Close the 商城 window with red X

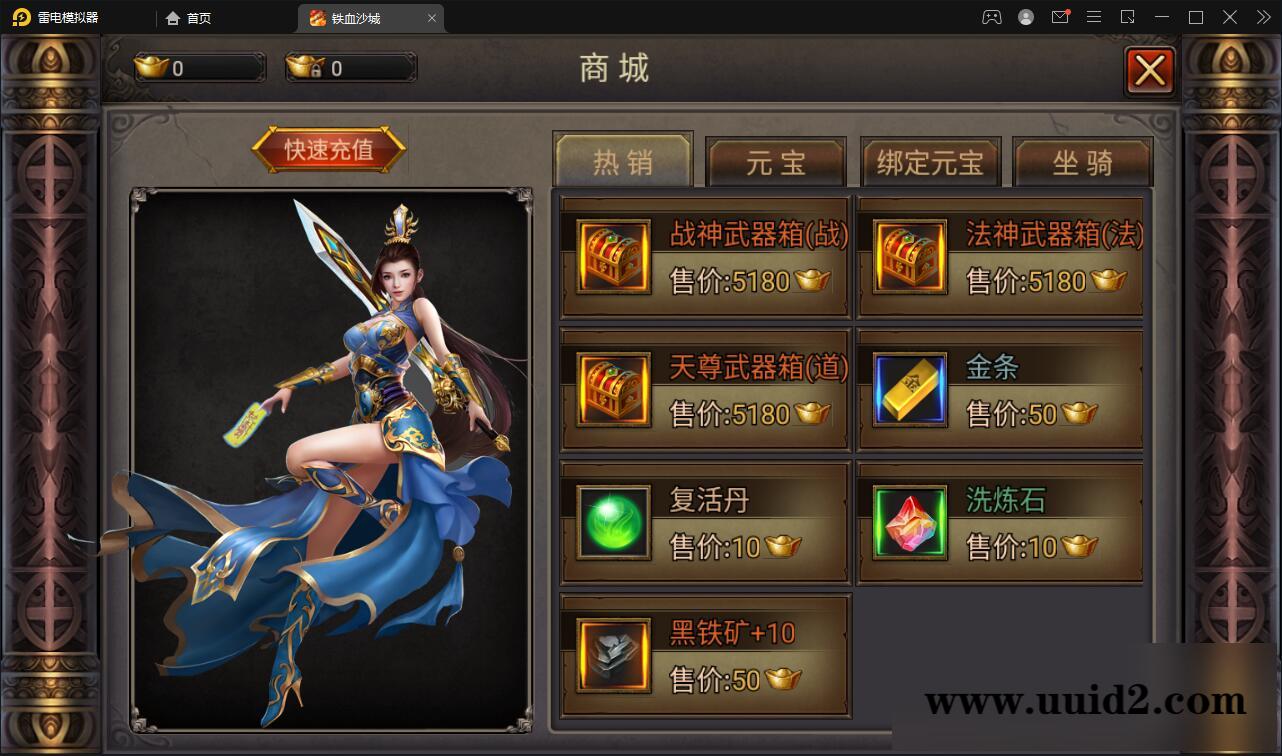click(x=1150, y=70)
